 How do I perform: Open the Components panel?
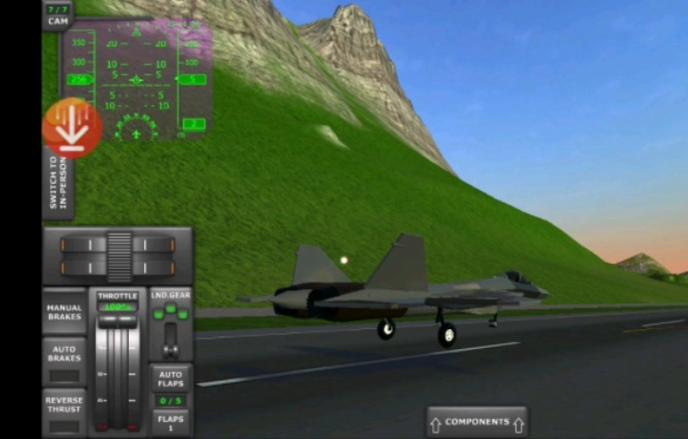coord(477,422)
